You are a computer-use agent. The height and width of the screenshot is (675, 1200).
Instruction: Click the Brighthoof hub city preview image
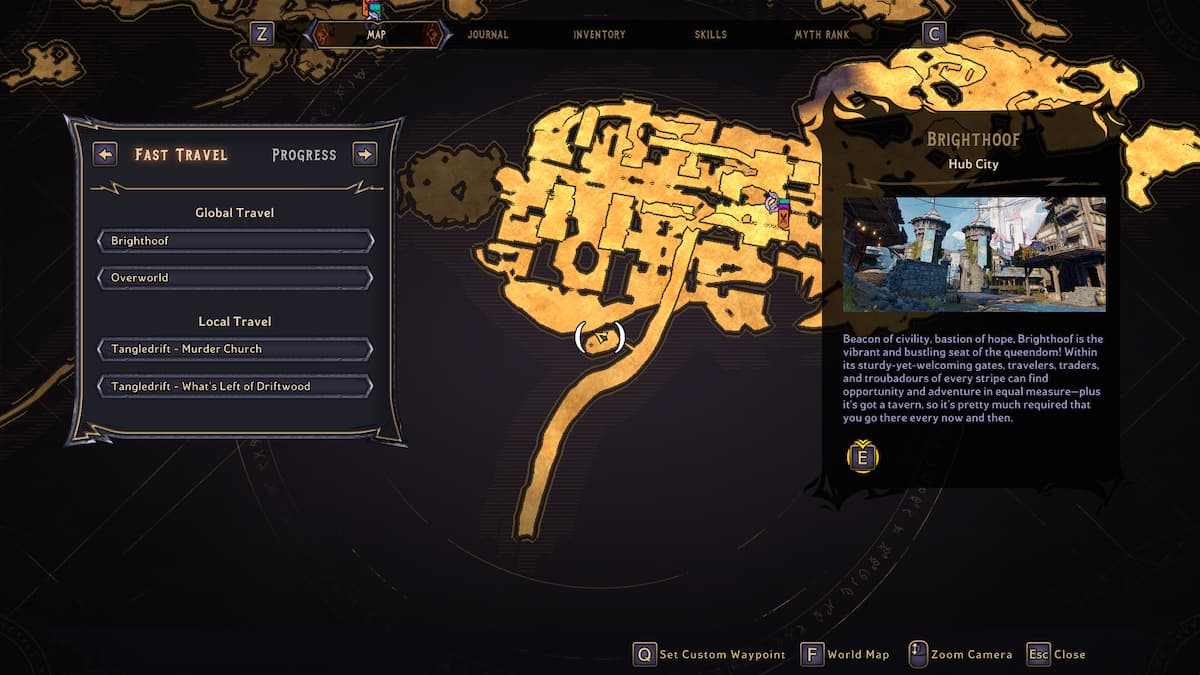pos(974,254)
